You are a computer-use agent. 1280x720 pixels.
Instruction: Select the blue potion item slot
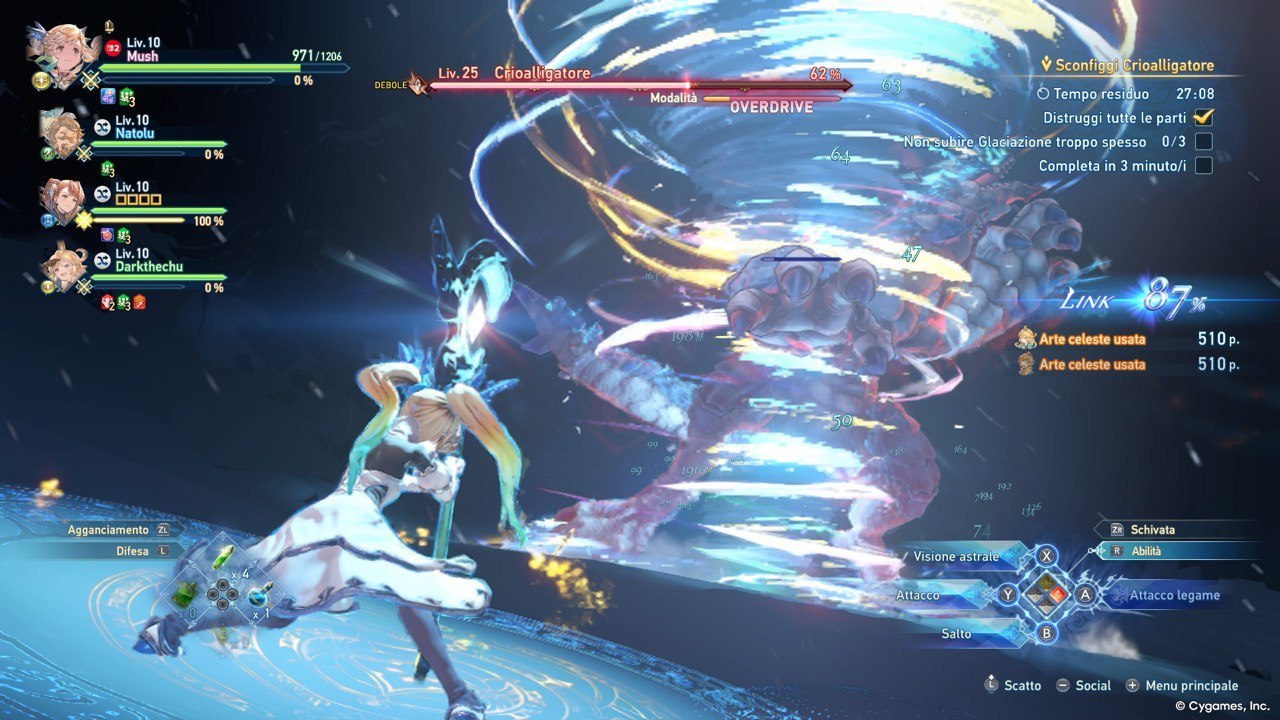pos(258,596)
